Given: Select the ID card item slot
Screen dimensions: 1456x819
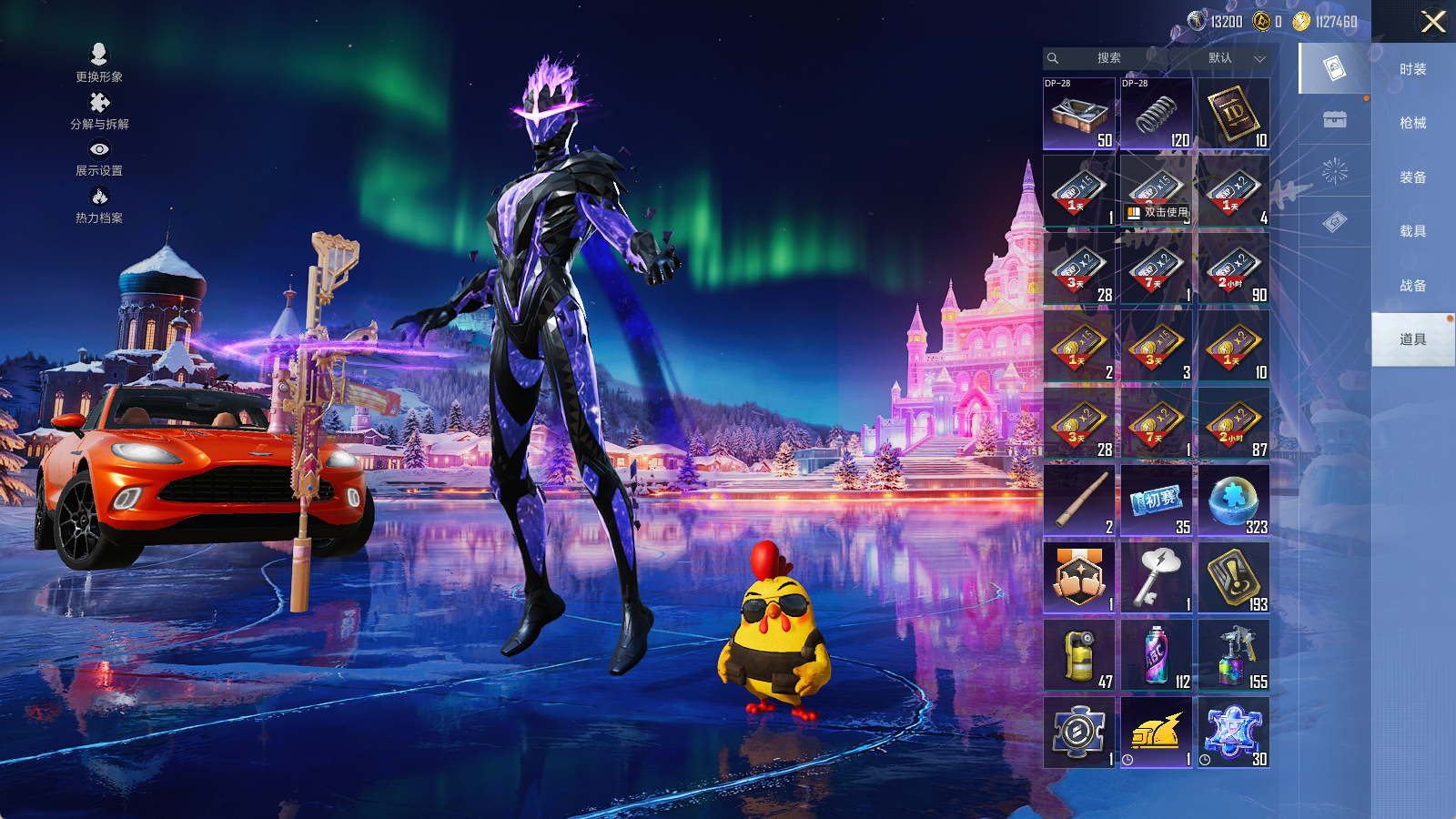Looking at the screenshot, I should pos(1233,114).
